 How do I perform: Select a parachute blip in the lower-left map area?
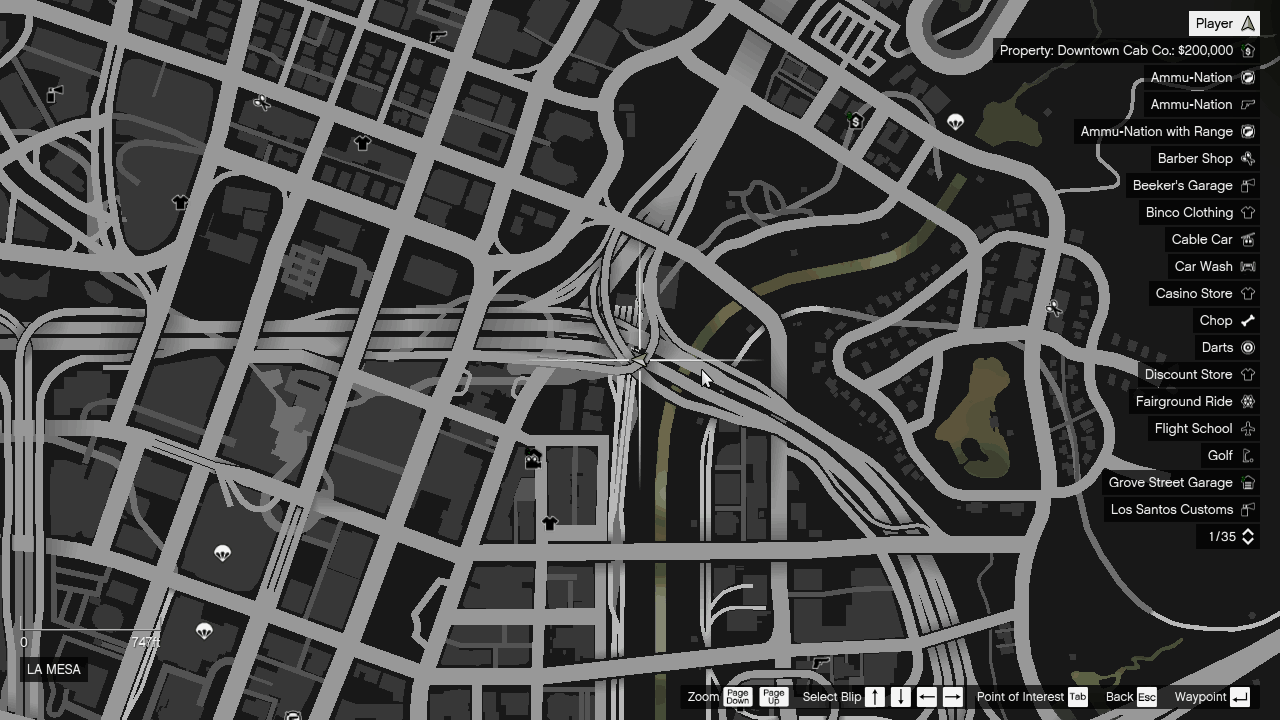click(222, 553)
